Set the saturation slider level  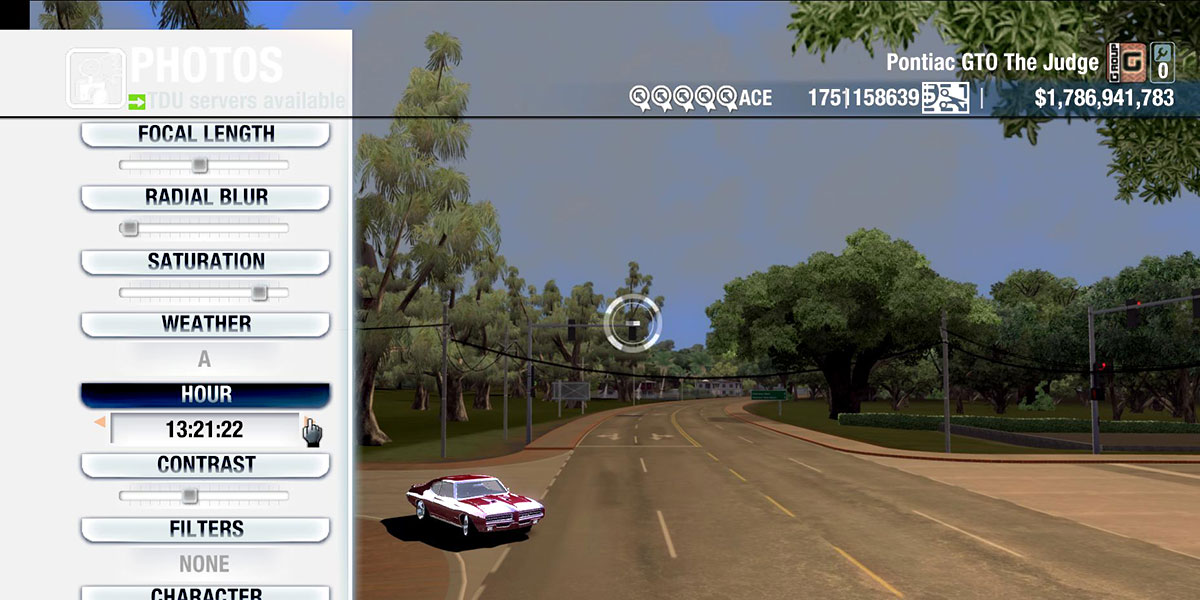[x=259, y=293]
